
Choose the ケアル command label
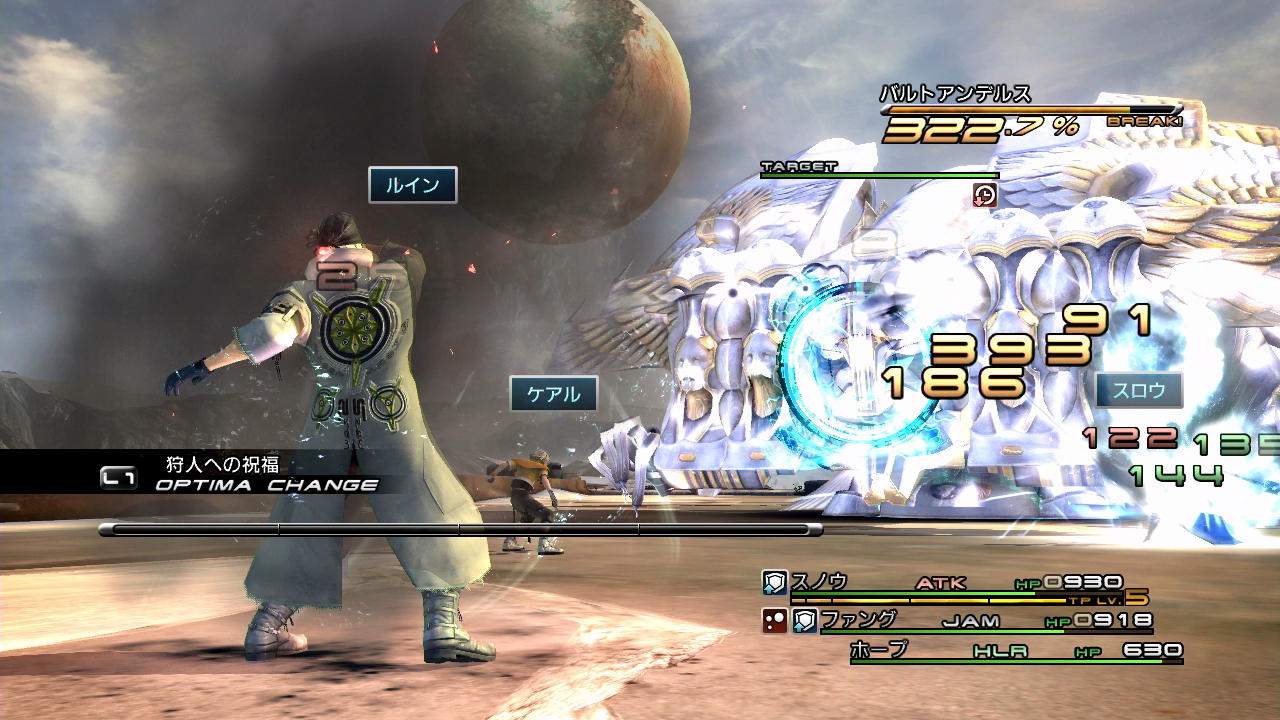click(x=553, y=394)
